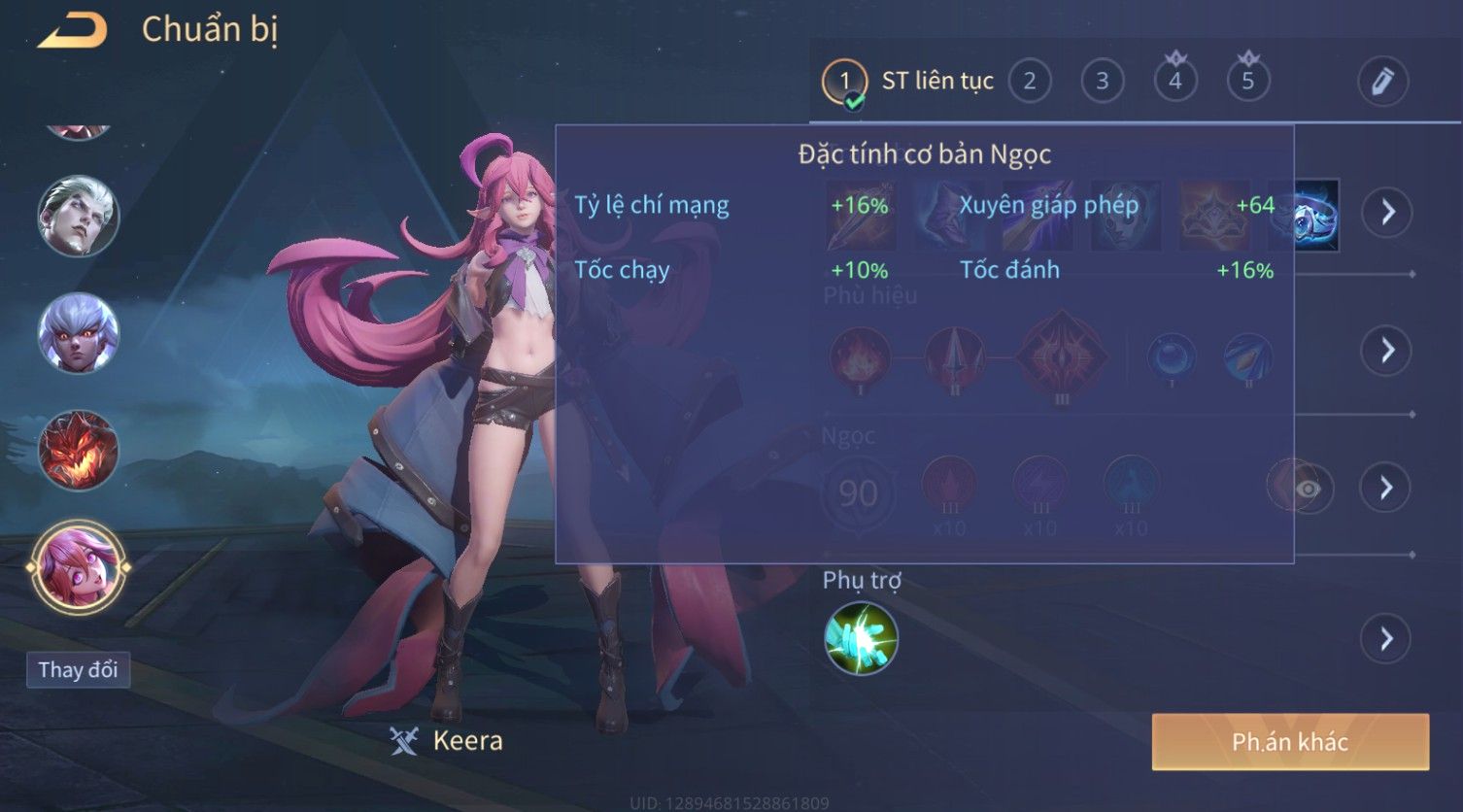This screenshot has height=812, width=1463.
Task: Choose the silver-haired male hero portrait
Action: tap(78, 216)
